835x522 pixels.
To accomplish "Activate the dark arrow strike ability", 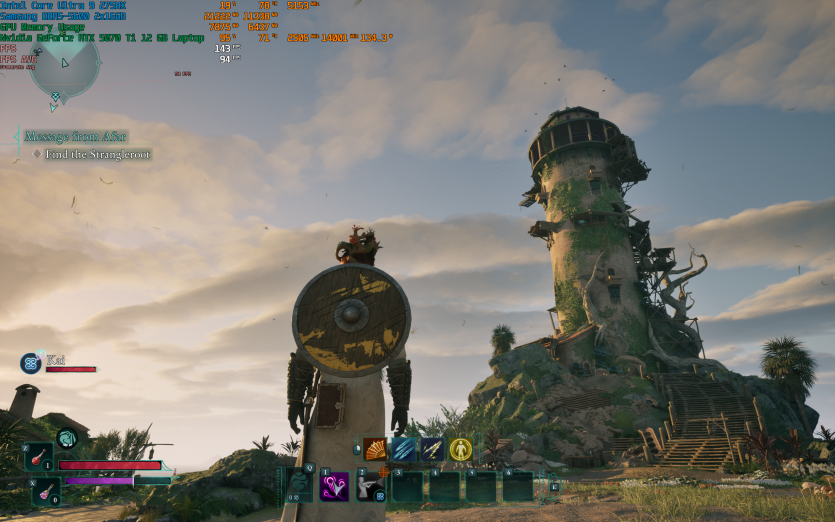I will 432,449.
